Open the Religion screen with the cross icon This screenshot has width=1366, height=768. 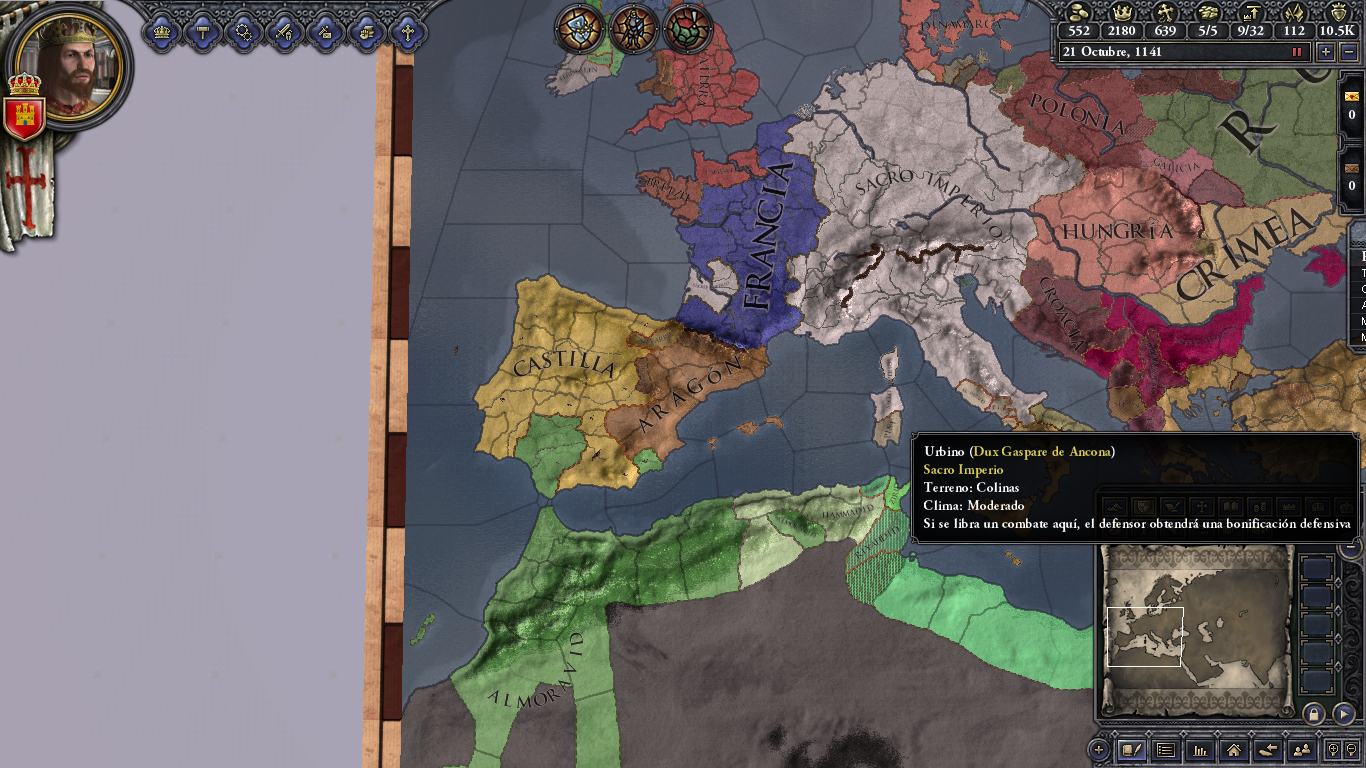coord(406,31)
